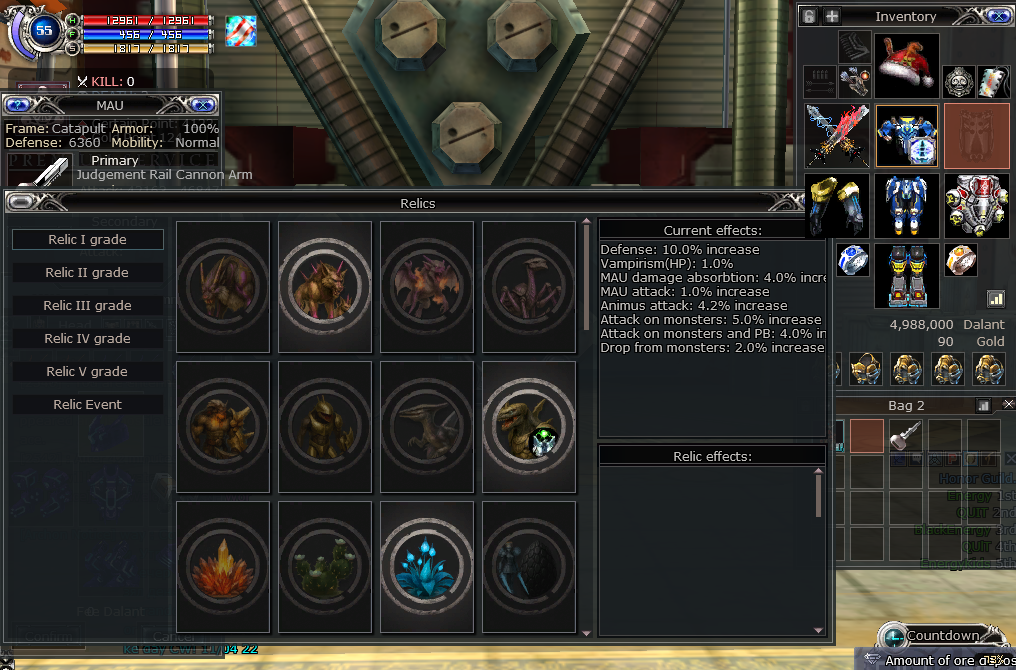Viewport: 1016px width, 670px height.
Task: Switch to Relic II grade
Action: click(88, 273)
